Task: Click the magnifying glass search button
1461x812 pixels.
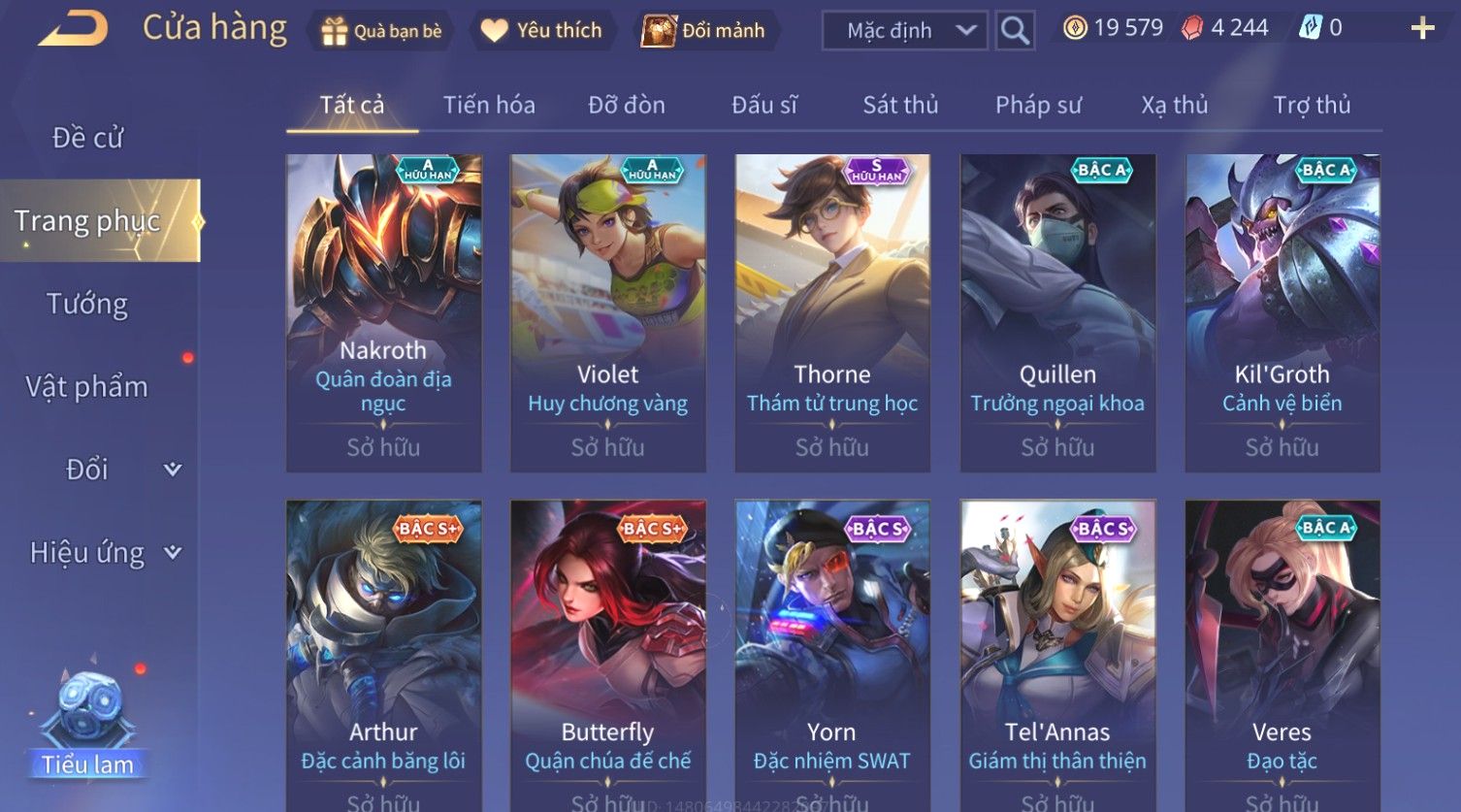Action: (x=1015, y=31)
